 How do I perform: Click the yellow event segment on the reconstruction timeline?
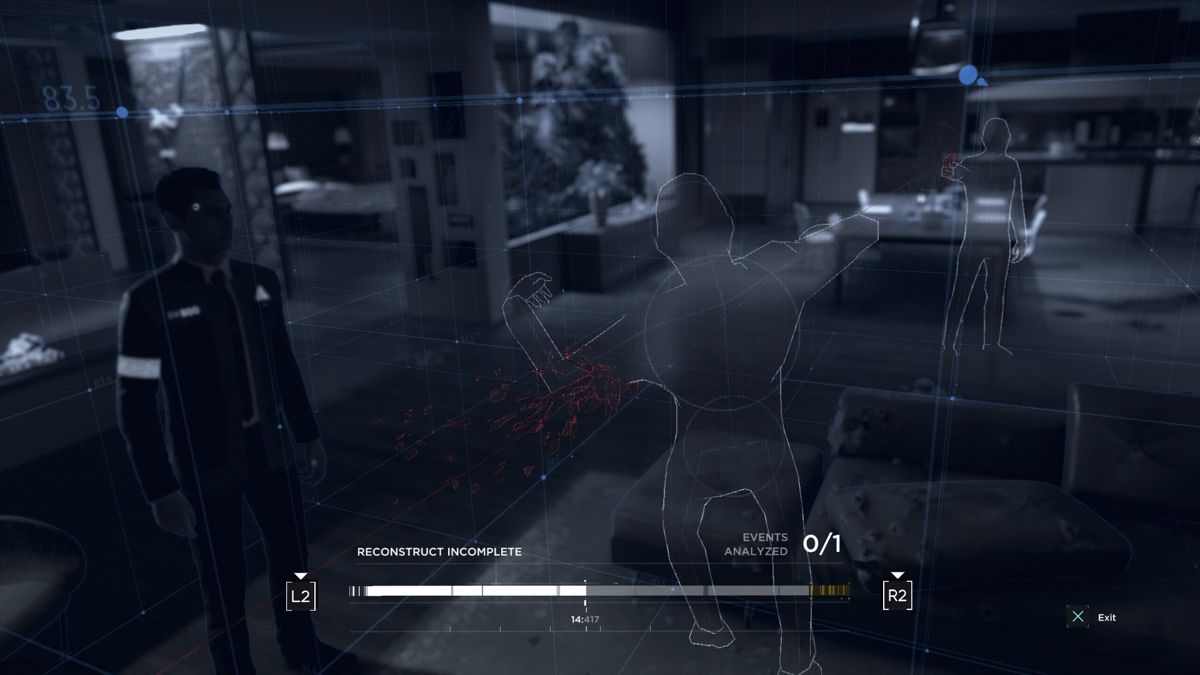pos(829,591)
